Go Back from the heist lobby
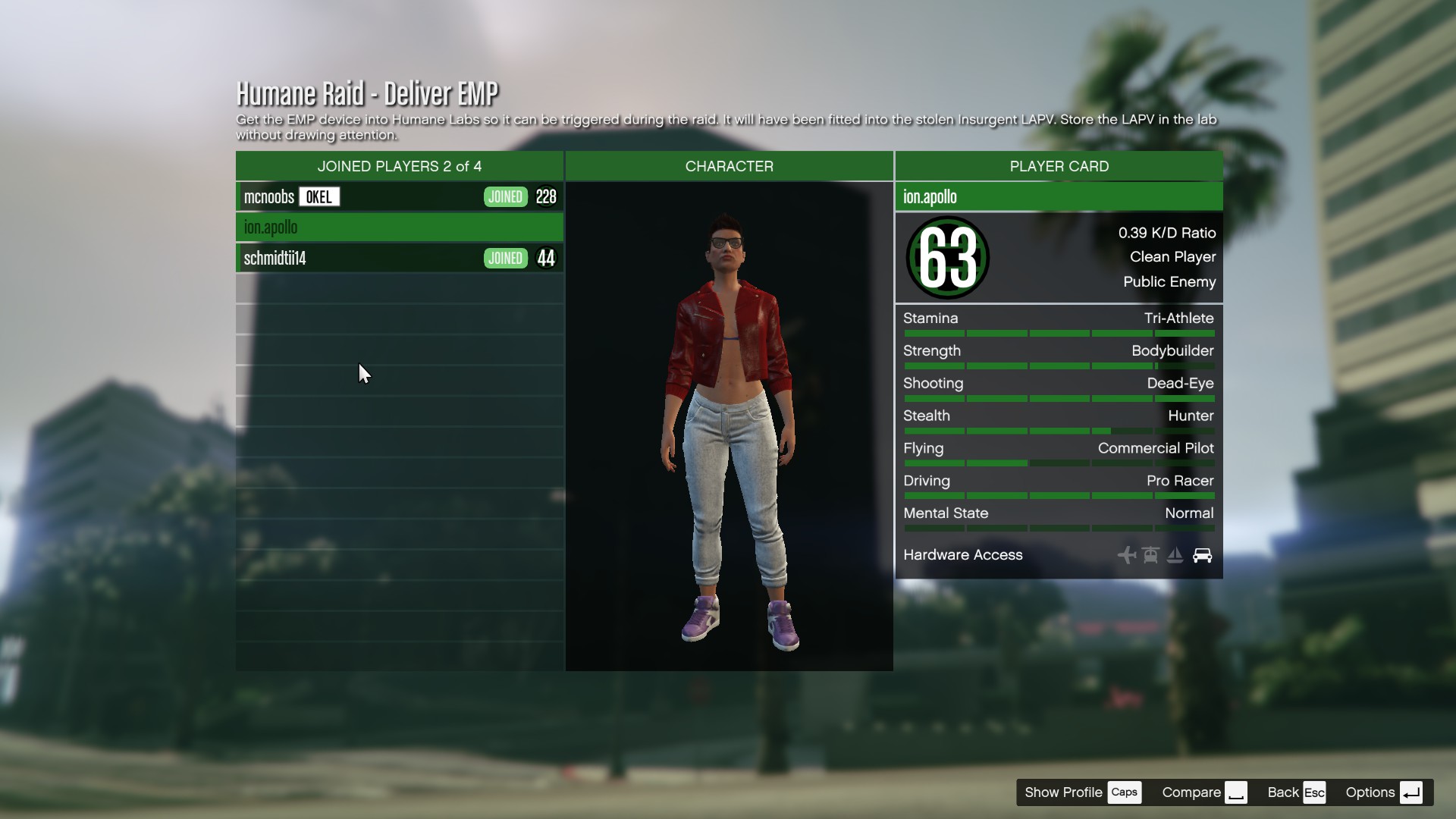Image resolution: width=1456 pixels, height=819 pixels. 1296,792
